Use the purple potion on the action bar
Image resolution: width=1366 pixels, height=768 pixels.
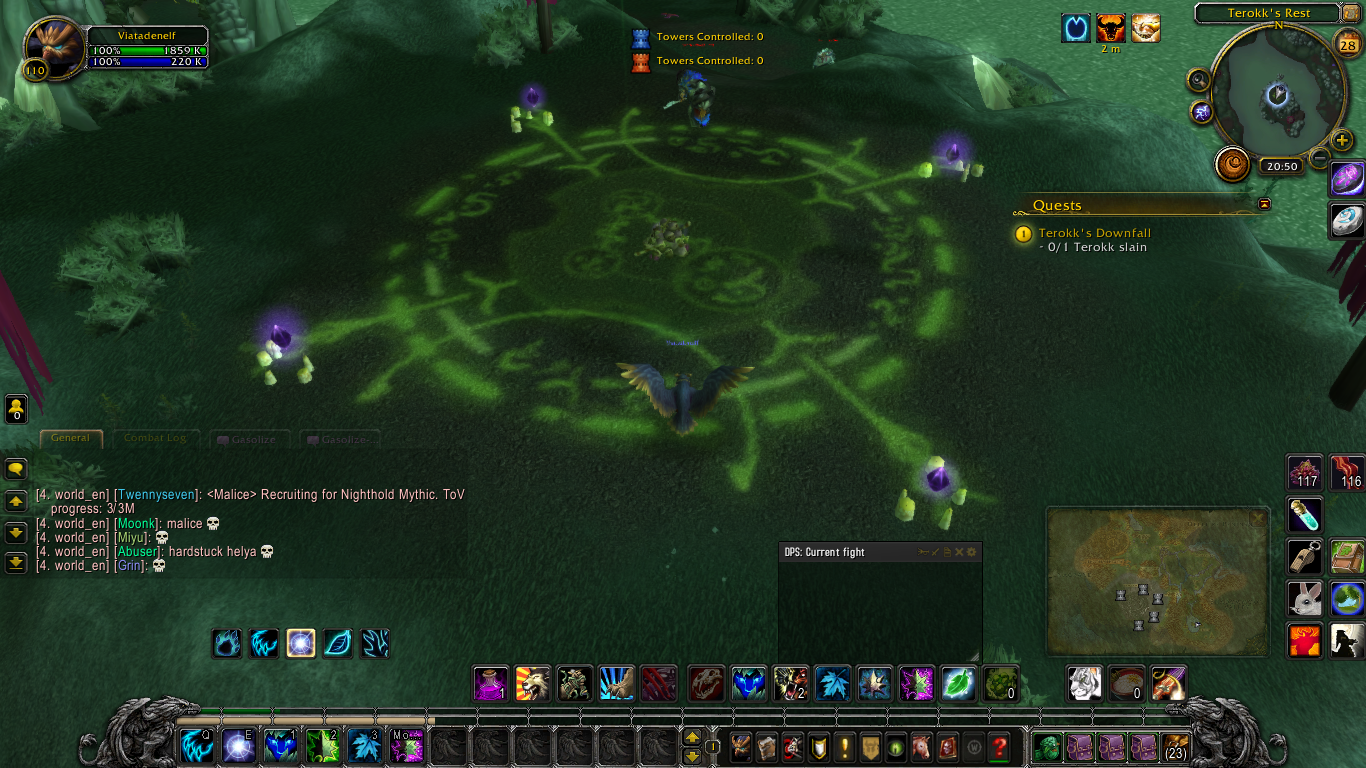pos(491,684)
